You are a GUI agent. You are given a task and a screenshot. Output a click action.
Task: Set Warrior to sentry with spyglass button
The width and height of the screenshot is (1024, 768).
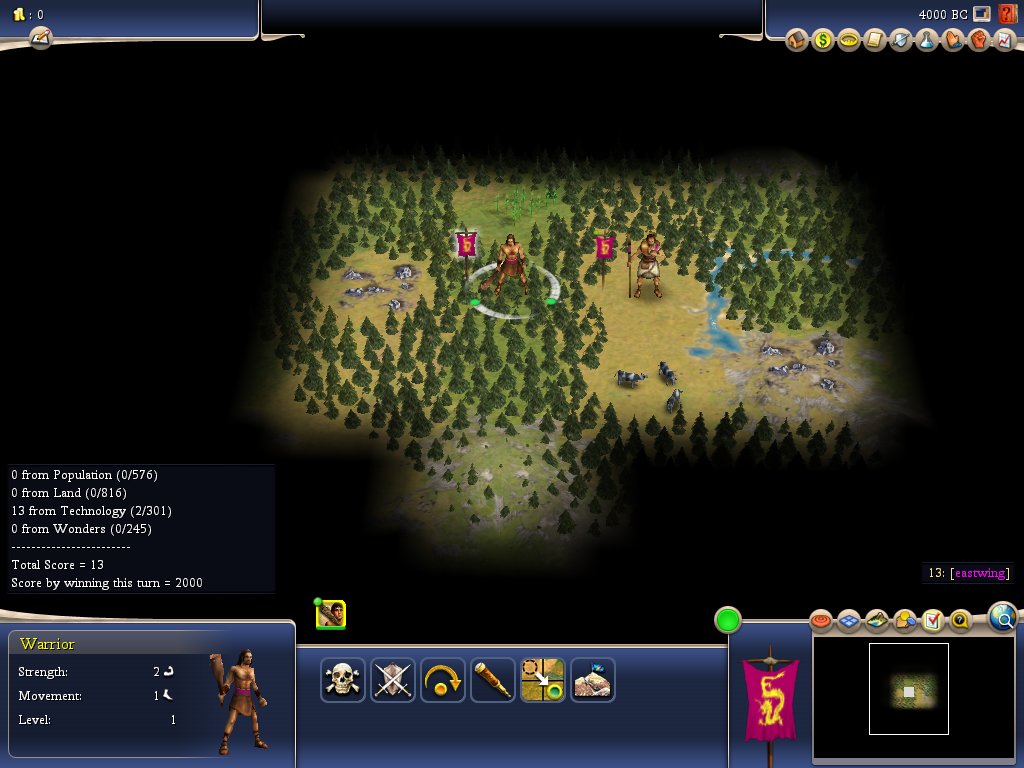pos(493,680)
